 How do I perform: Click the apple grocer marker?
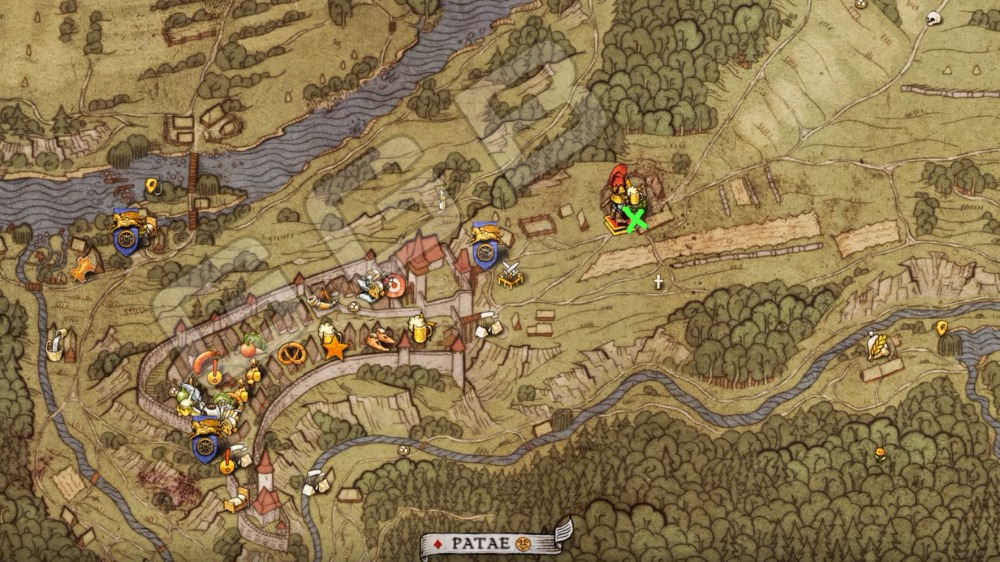click(x=250, y=345)
